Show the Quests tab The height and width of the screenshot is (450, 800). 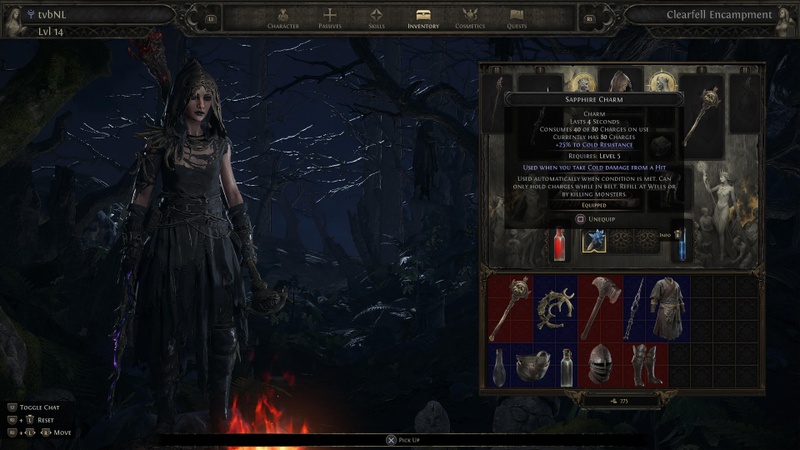(x=516, y=17)
